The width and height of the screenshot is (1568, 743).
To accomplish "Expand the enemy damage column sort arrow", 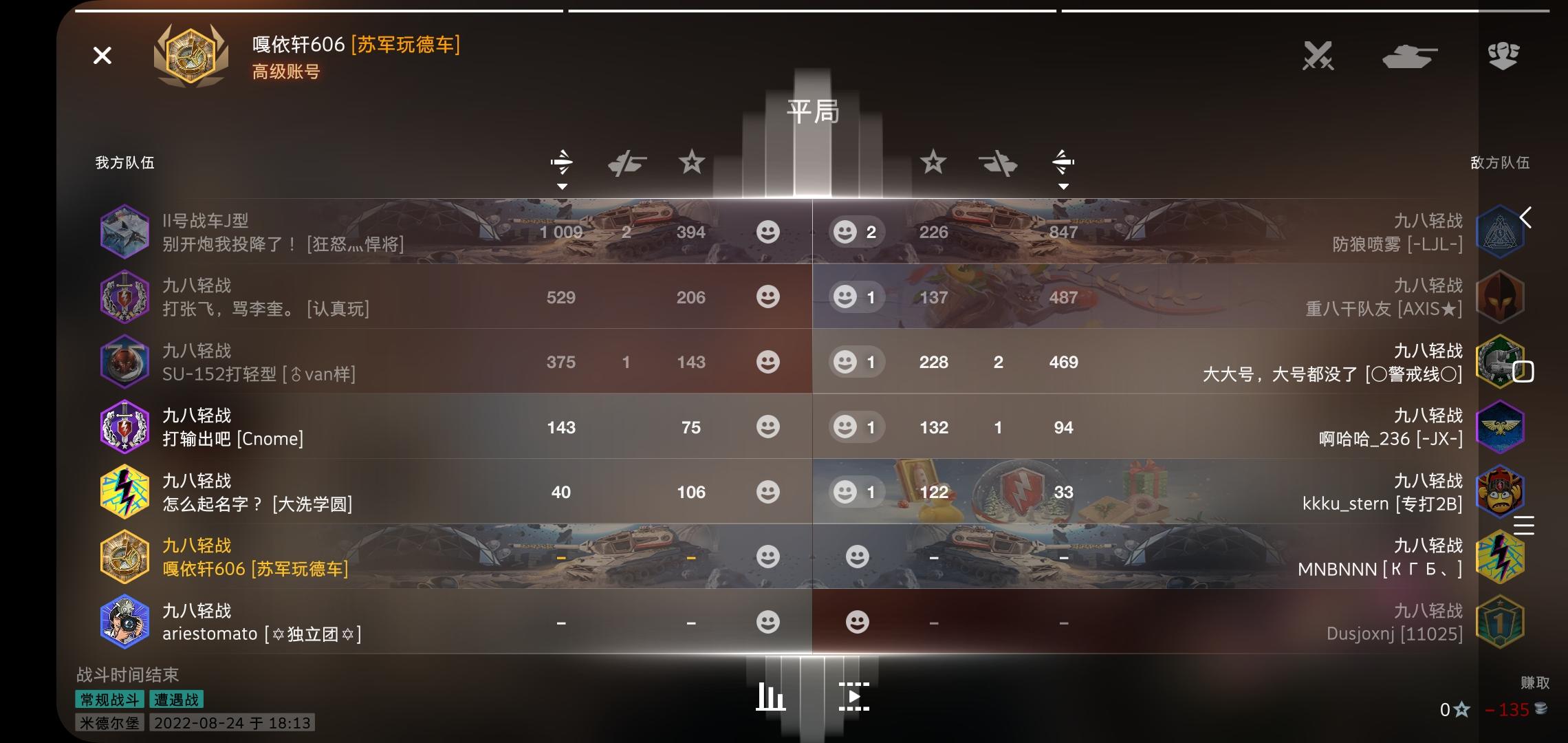I will click(x=1063, y=186).
